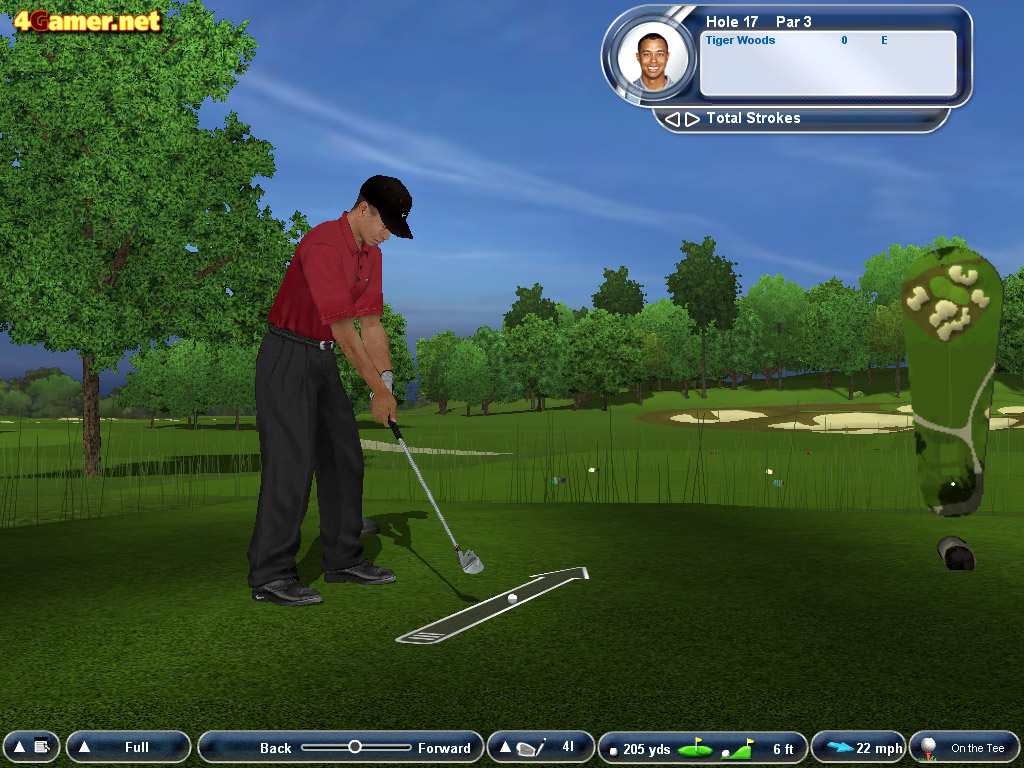This screenshot has height=768, width=1024.
Task: Click the 22 mph wind indicator
Action: tap(858, 748)
